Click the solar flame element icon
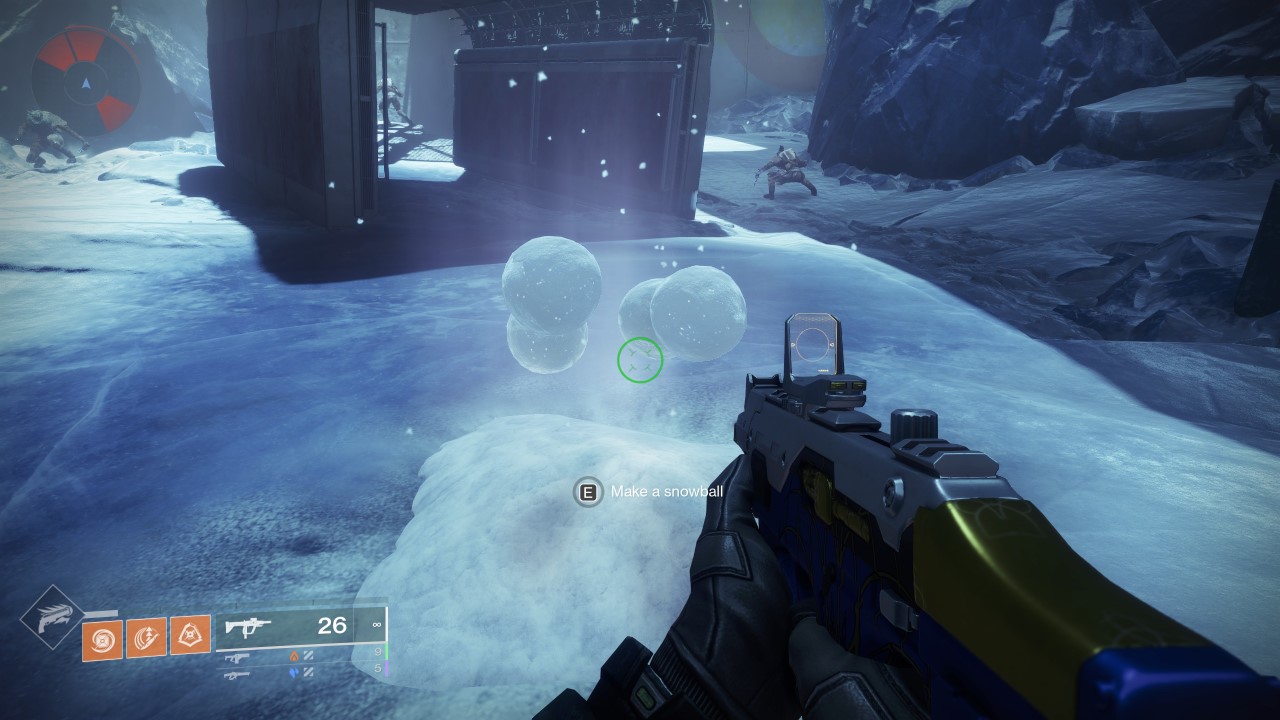Viewport: 1280px width, 720px height. click(293, 656)
